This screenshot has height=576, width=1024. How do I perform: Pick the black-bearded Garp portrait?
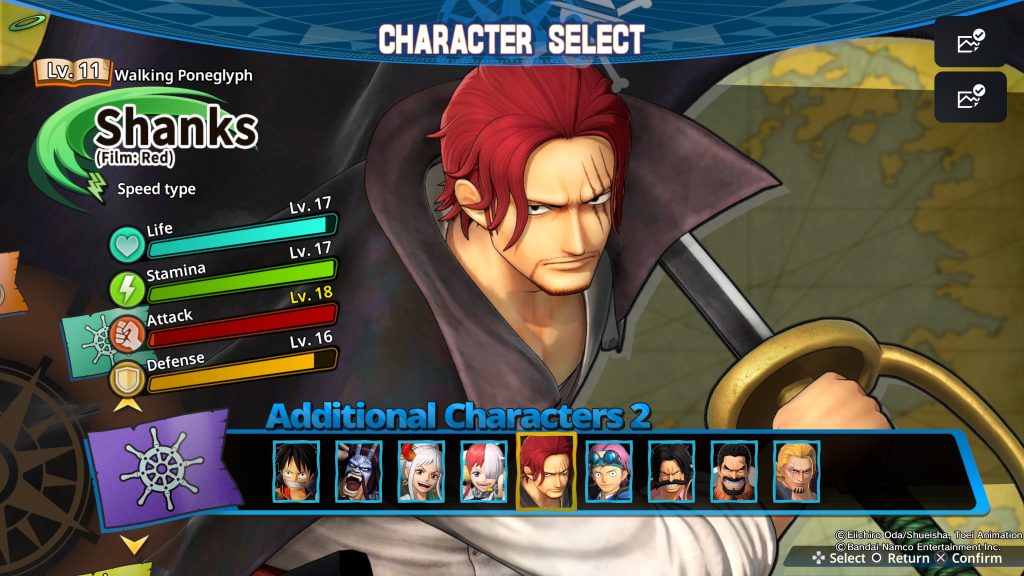click(x=734, y=471)
